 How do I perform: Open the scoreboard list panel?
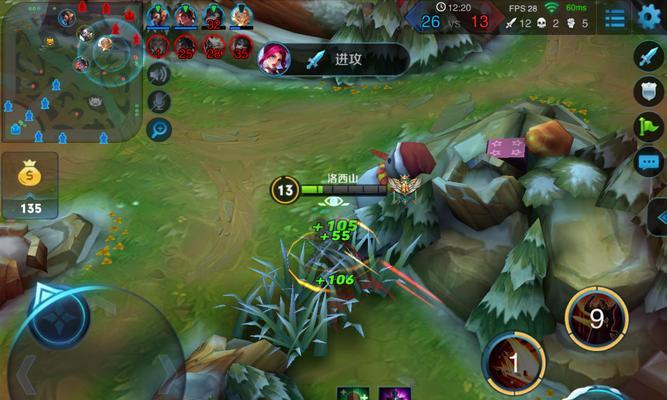point(616,17)
